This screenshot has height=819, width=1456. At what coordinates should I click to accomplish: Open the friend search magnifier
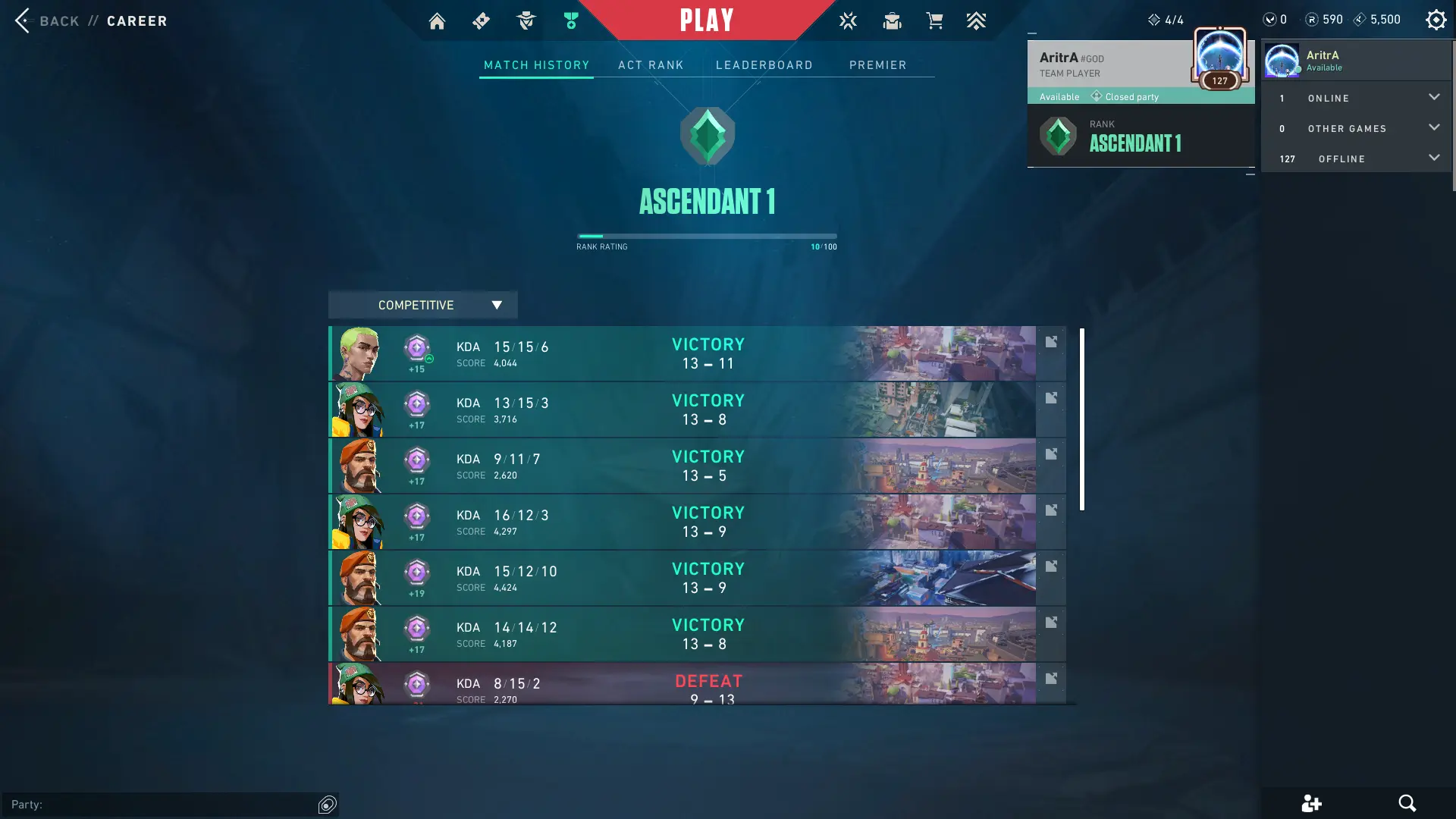tap(1408, 803)
